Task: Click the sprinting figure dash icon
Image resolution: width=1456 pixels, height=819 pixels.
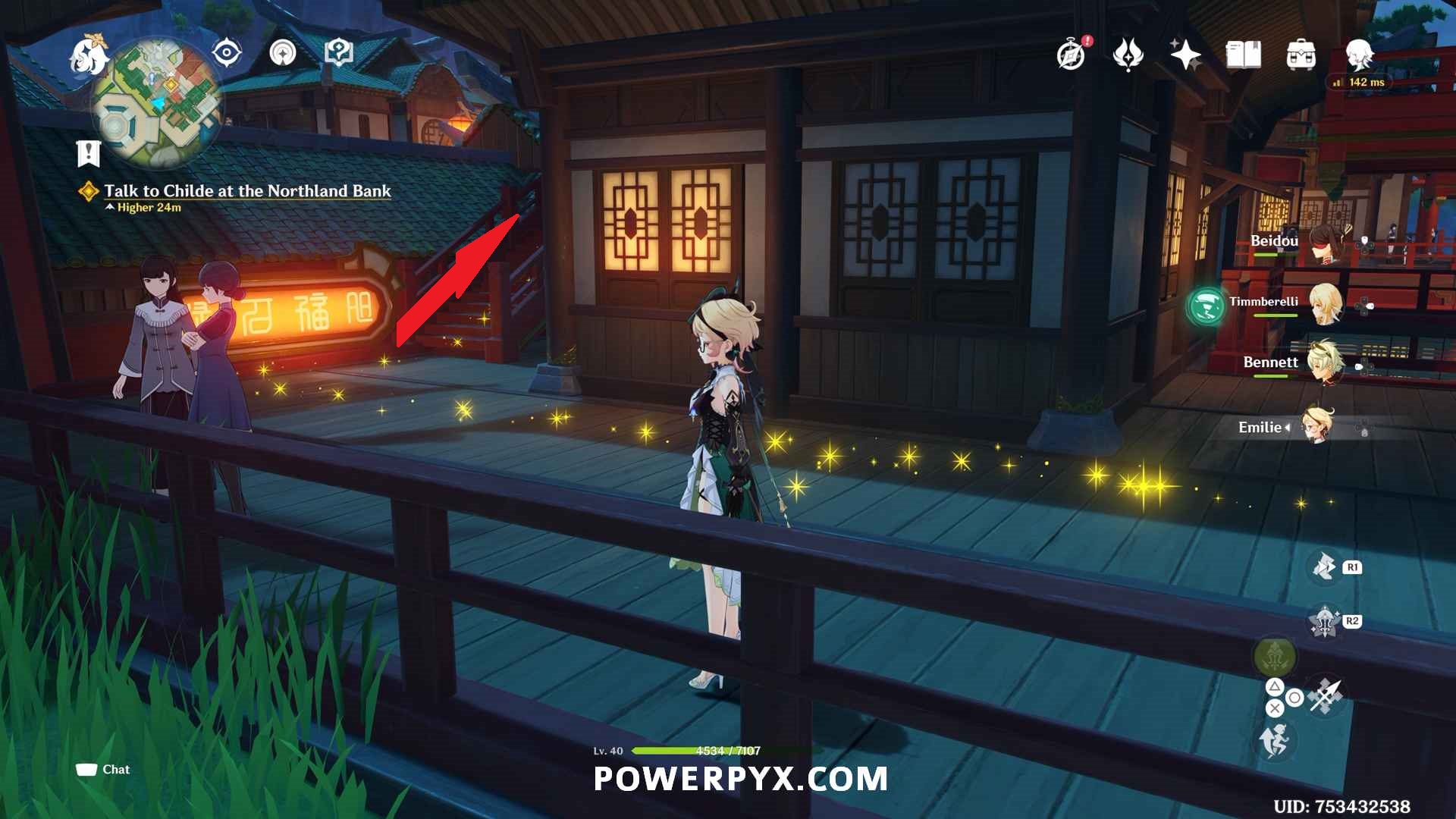Action: (x=1275, y=741)
